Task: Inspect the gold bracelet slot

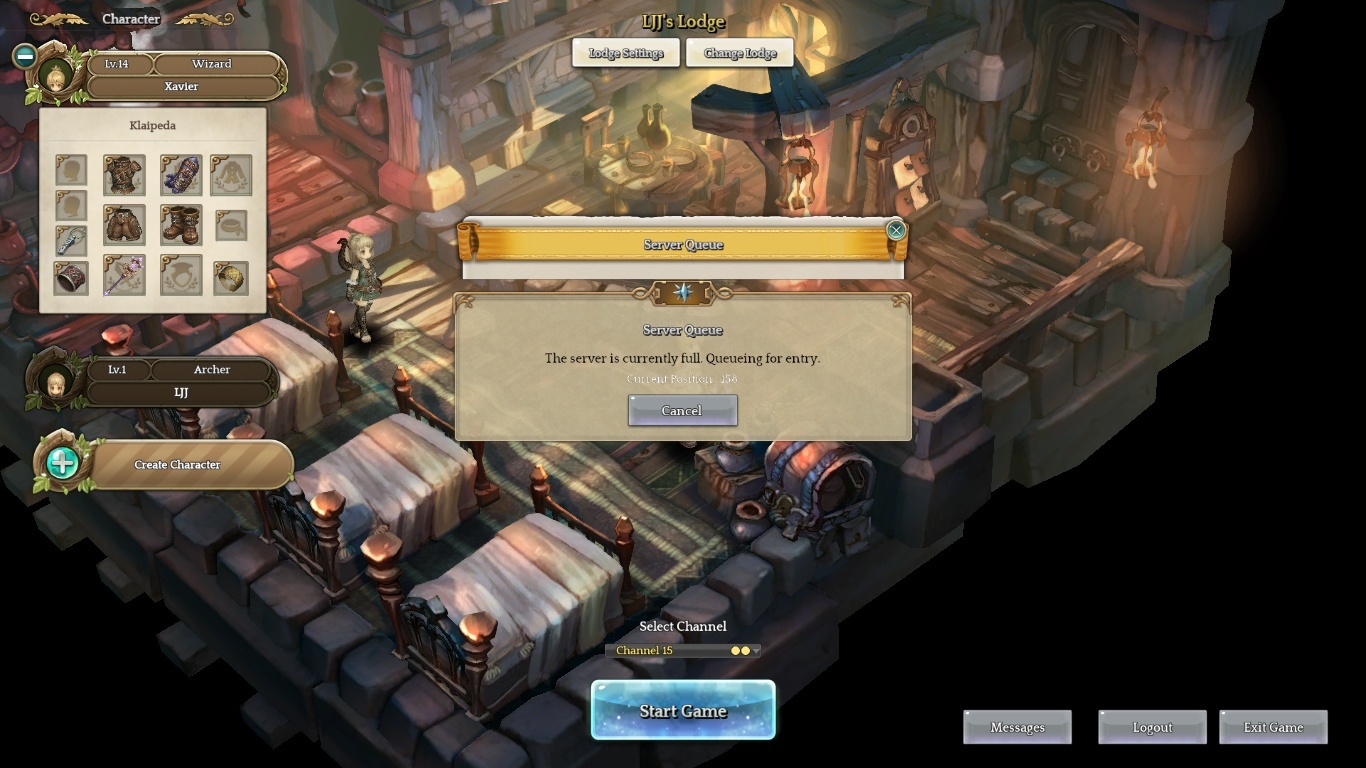Action: click(x=231, y=278)
